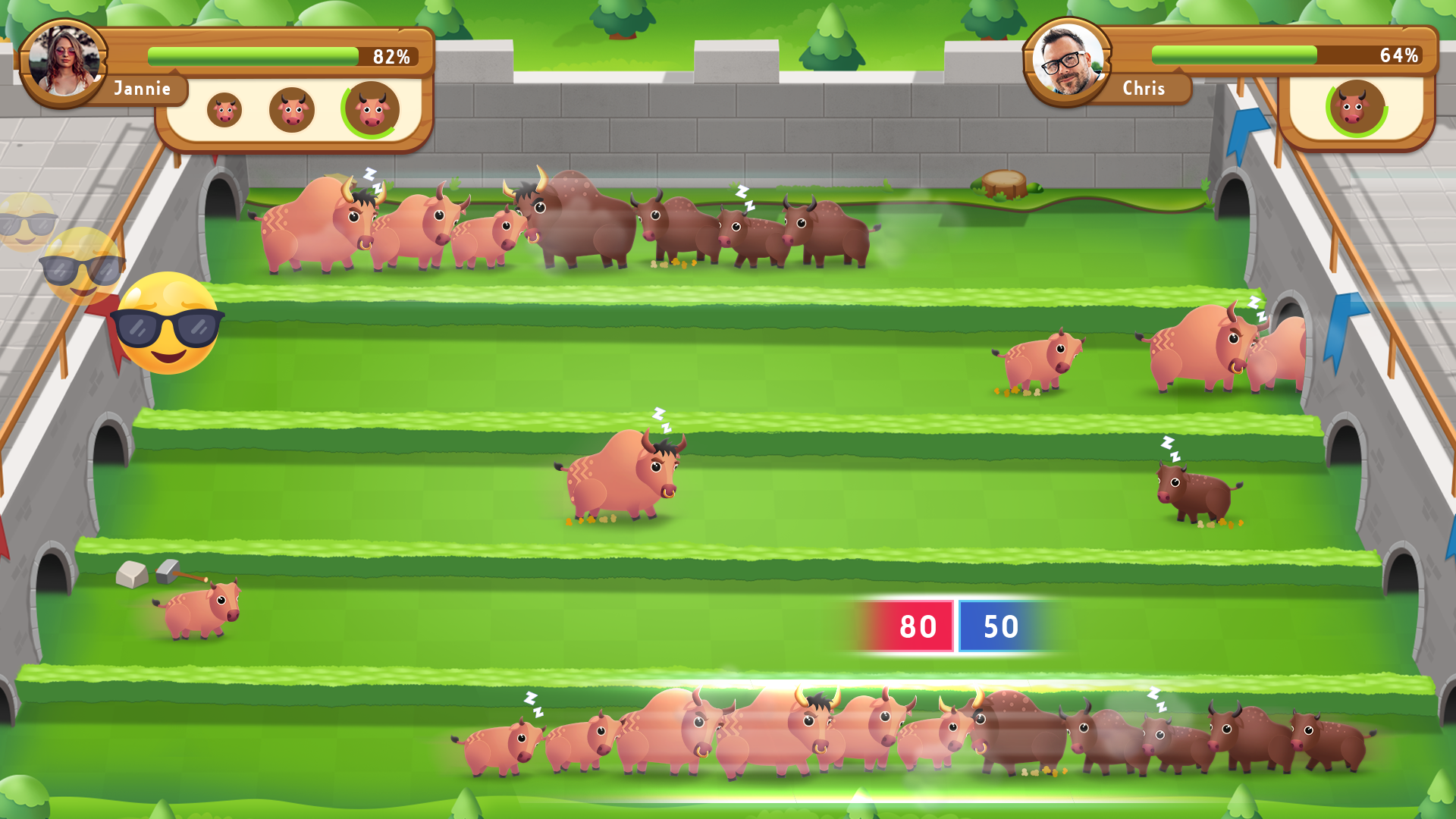This screenshot has height=819, width=1456.
Task: Tap the red score badge showing 80
Action: (x=918, y=627)
